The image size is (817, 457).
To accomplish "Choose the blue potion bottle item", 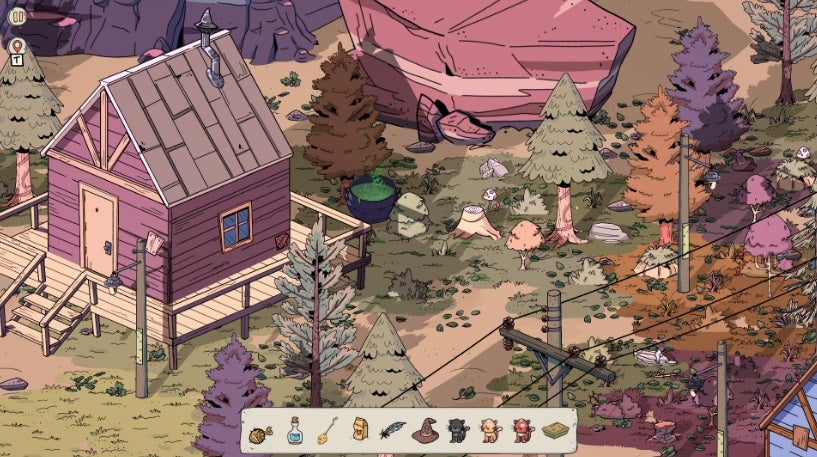I will coord(294,430).
